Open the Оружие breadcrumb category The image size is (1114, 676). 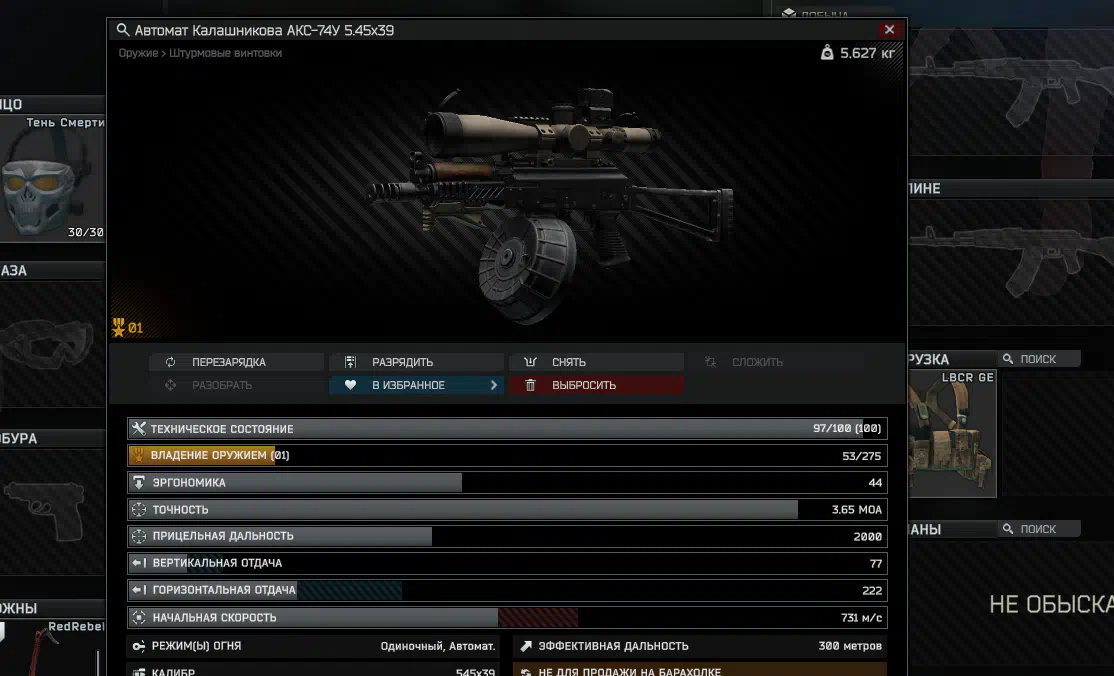[137, 53]
